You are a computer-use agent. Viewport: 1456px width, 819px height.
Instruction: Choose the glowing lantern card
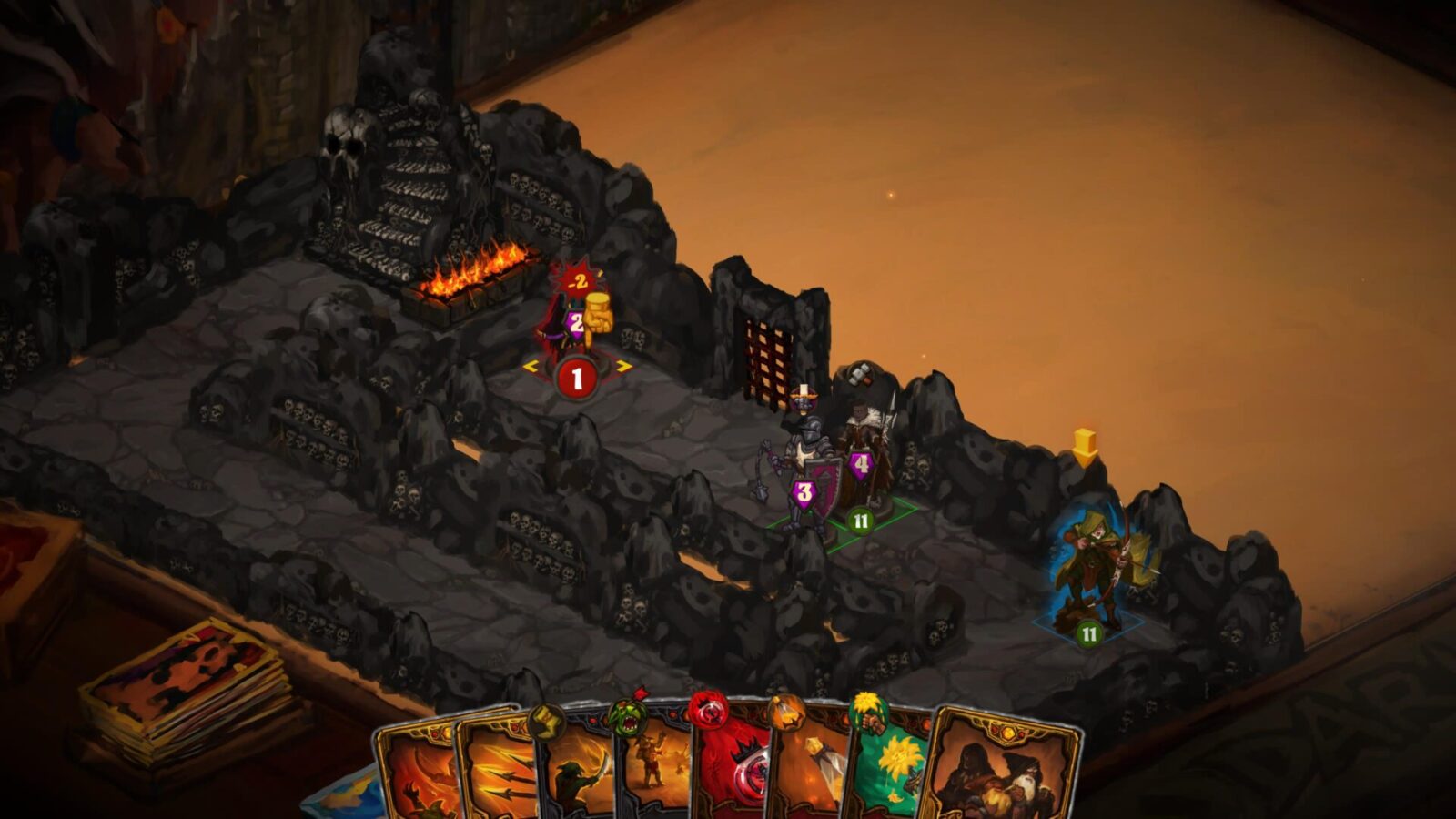pyautogui.click(x=808, y=769)
